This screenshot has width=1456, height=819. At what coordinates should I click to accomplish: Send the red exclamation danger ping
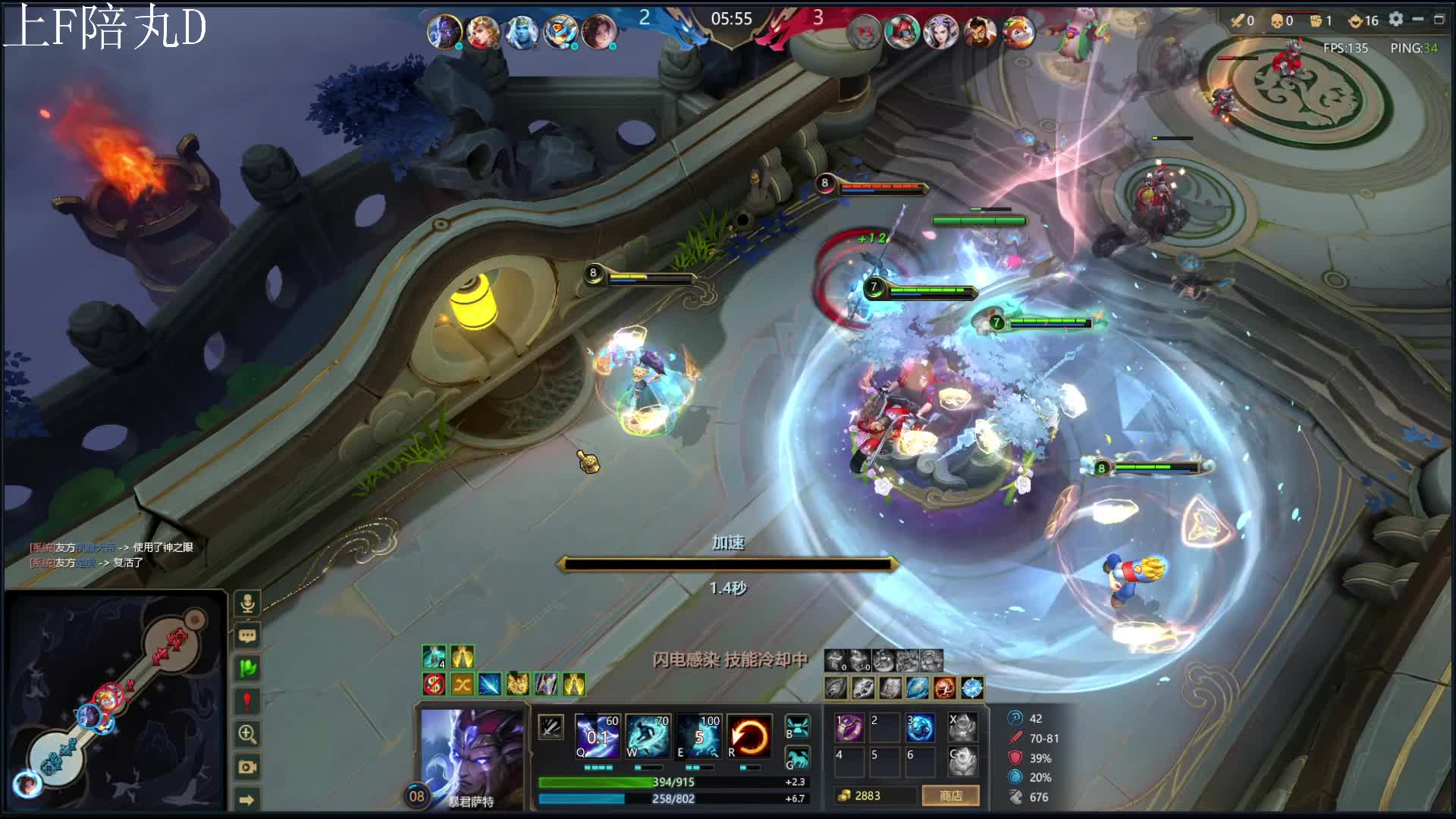click(247, 701)
